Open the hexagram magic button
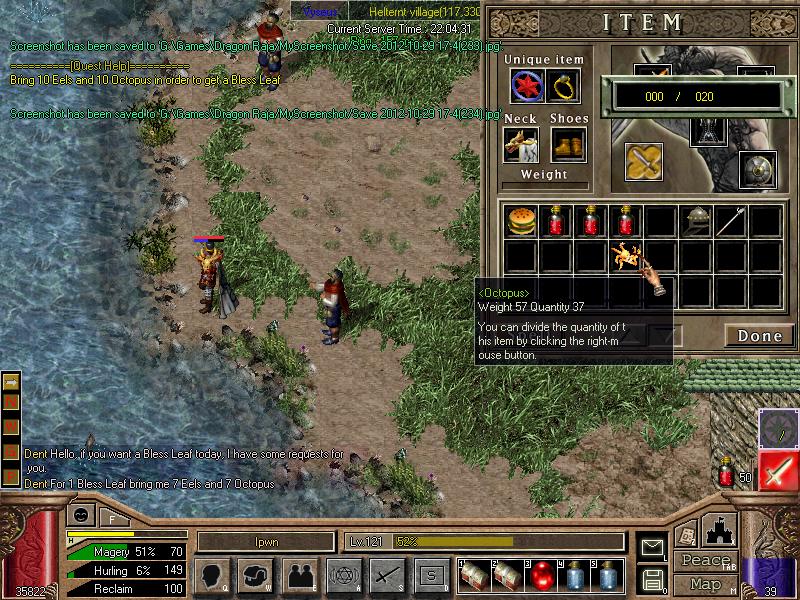Viewport: 800px width, 600px height. (x=343, y=576)
